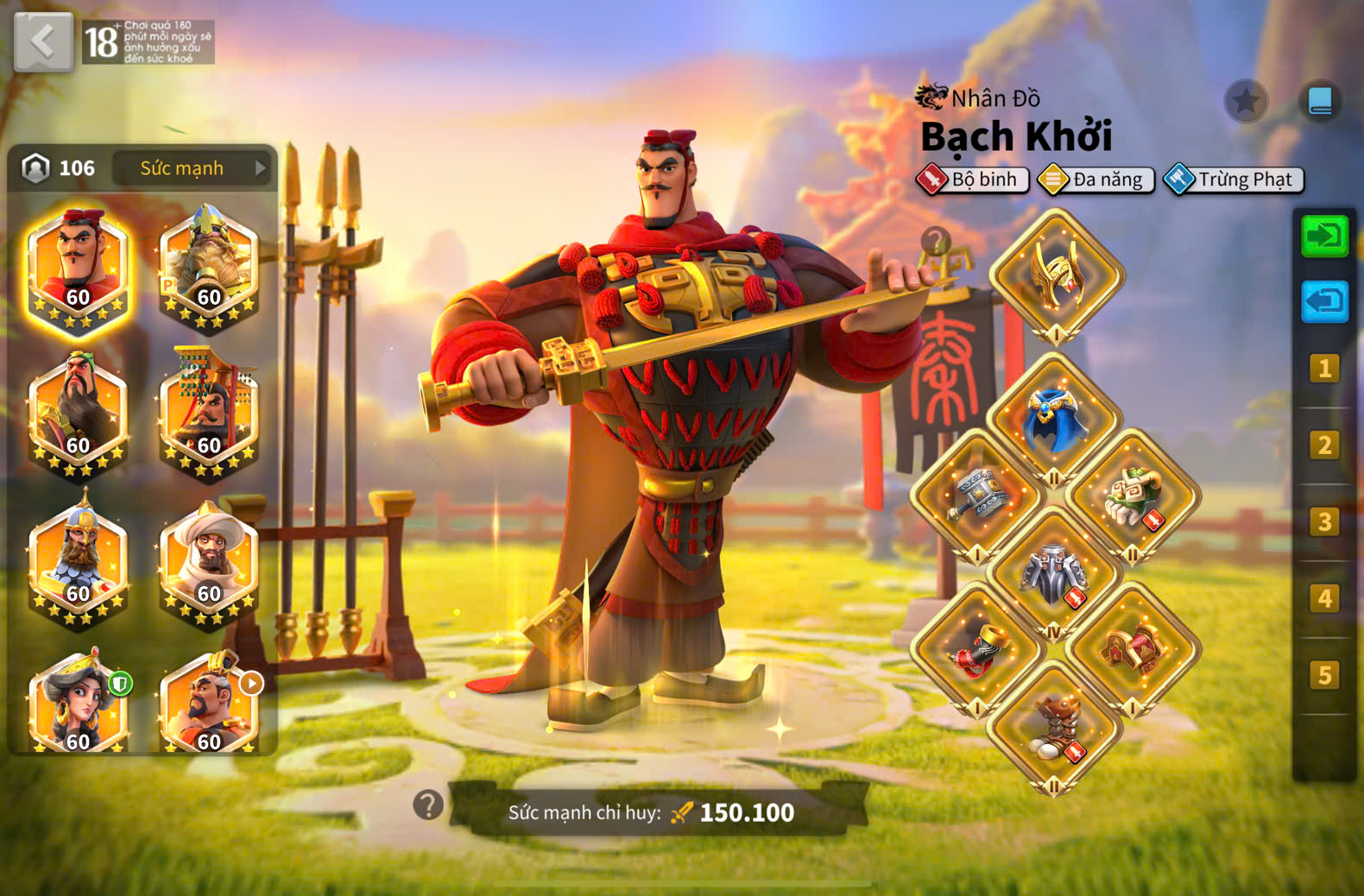Open the silver leg armor slot
The image size is (1364, 896).
[x=1054, y=573]
